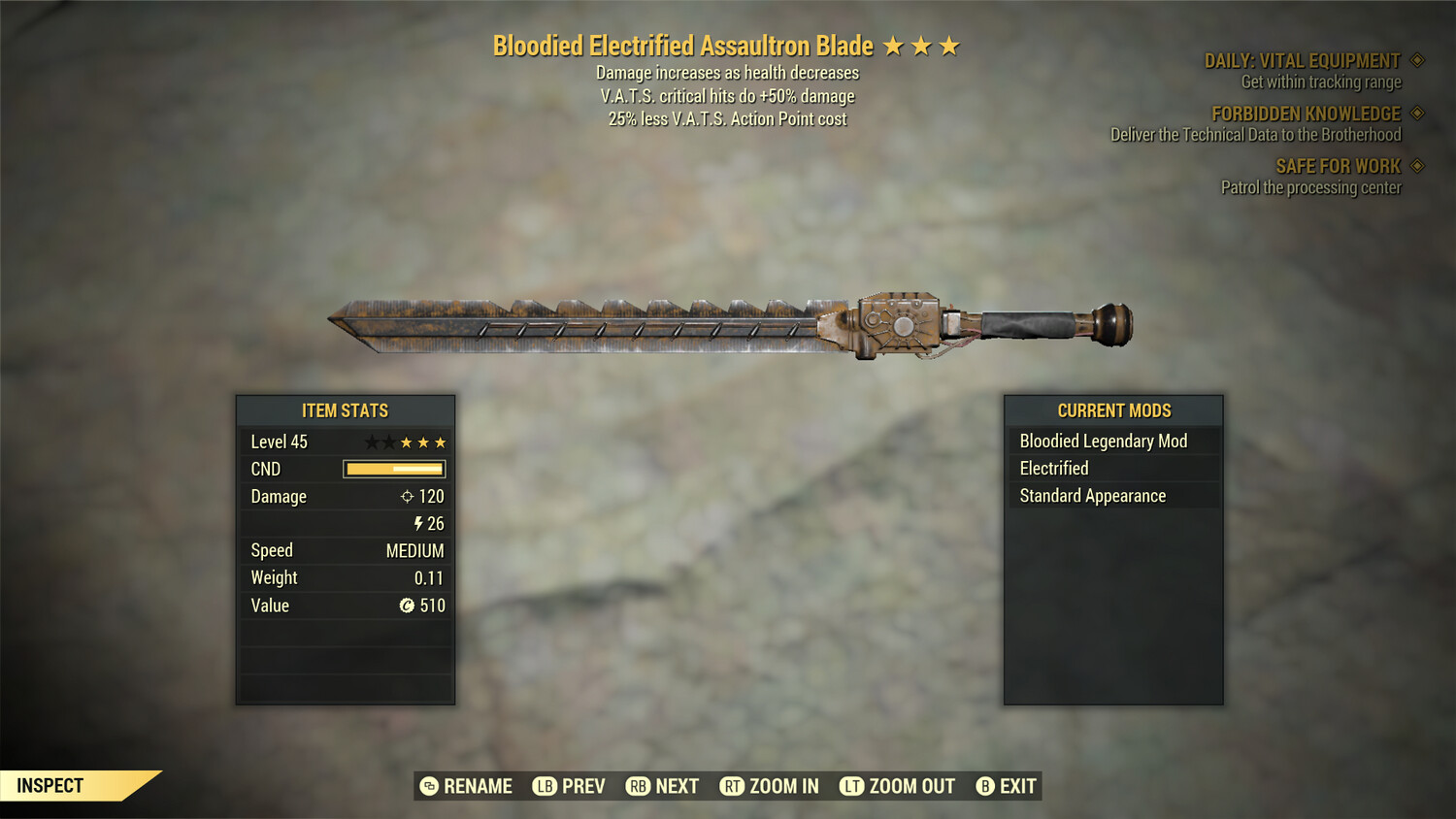Click the Exit button label
The width and height of the screenshot is (1456, 819).
1016,786
